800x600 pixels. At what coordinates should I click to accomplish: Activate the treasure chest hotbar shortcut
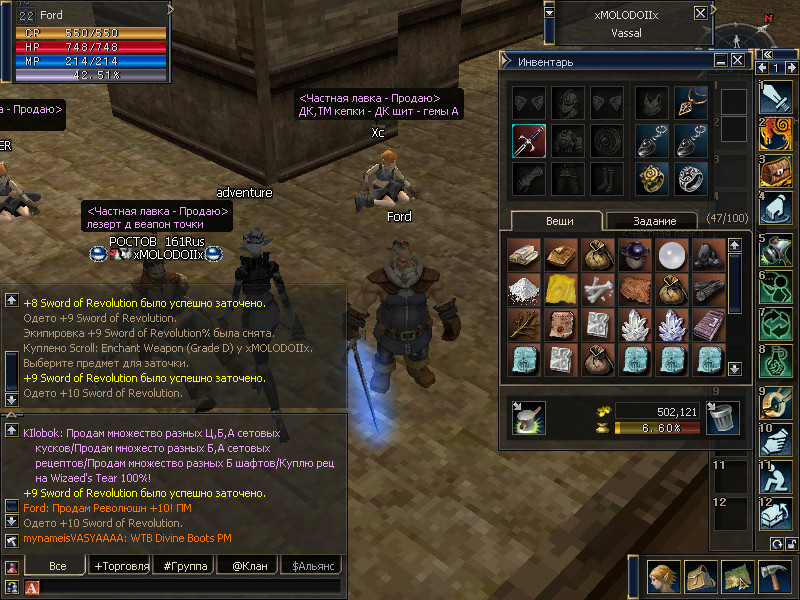click(776, 170)
